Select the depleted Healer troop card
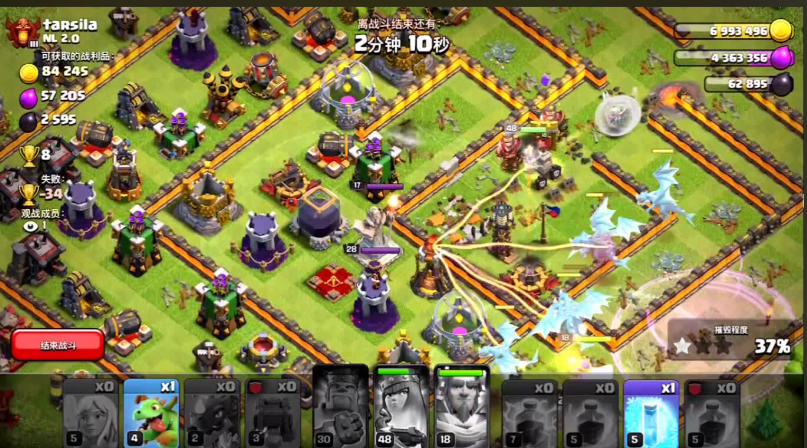This screenshot has width=807, height=448. 90,412
